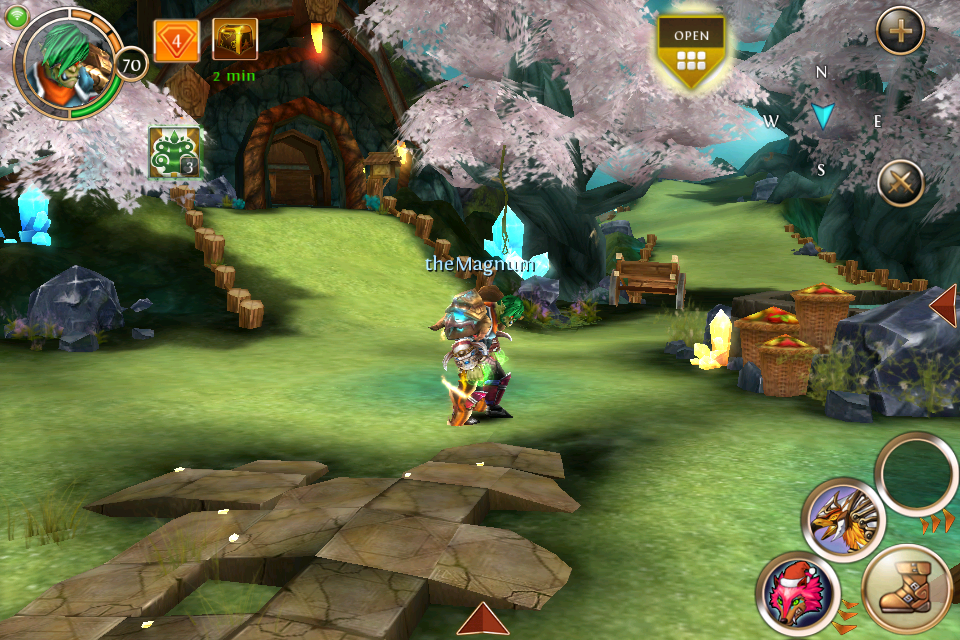This screenshot has height=640, width=960.
Task: Tap the orange gem badge numbered 4
Action: coord(176,41)
